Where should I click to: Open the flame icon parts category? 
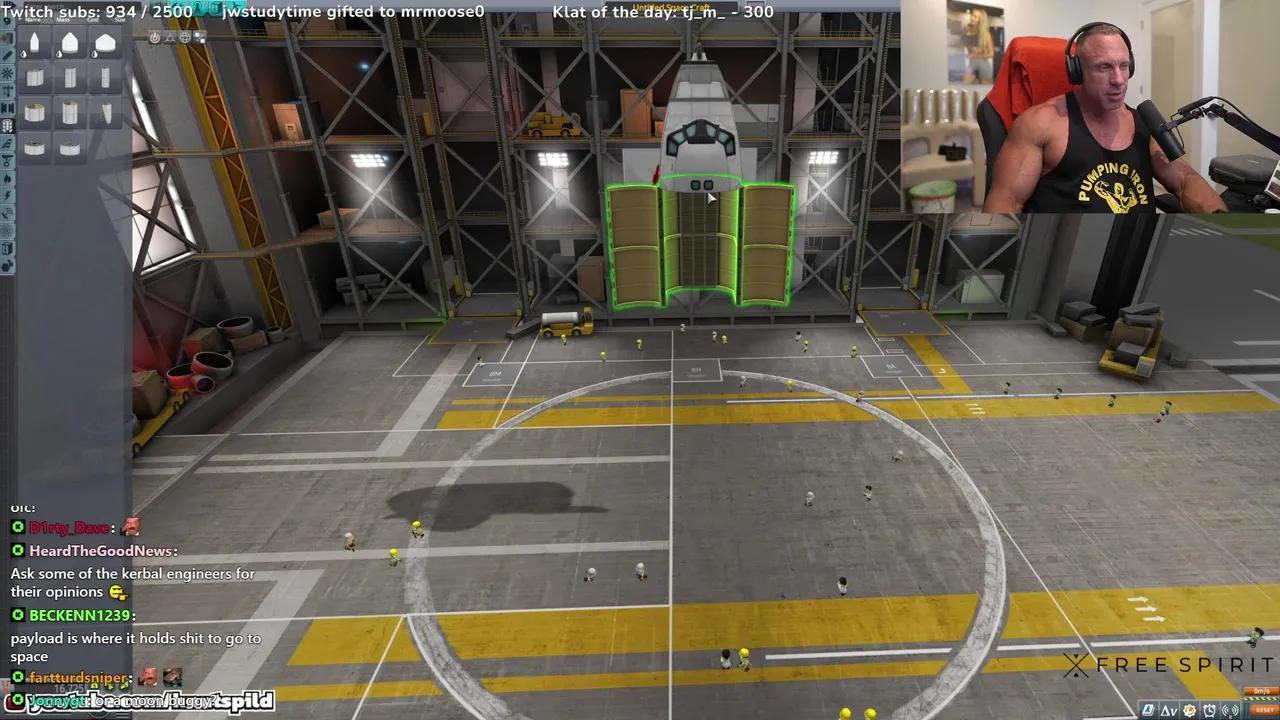pyautogui.click(x=7, y=179)
